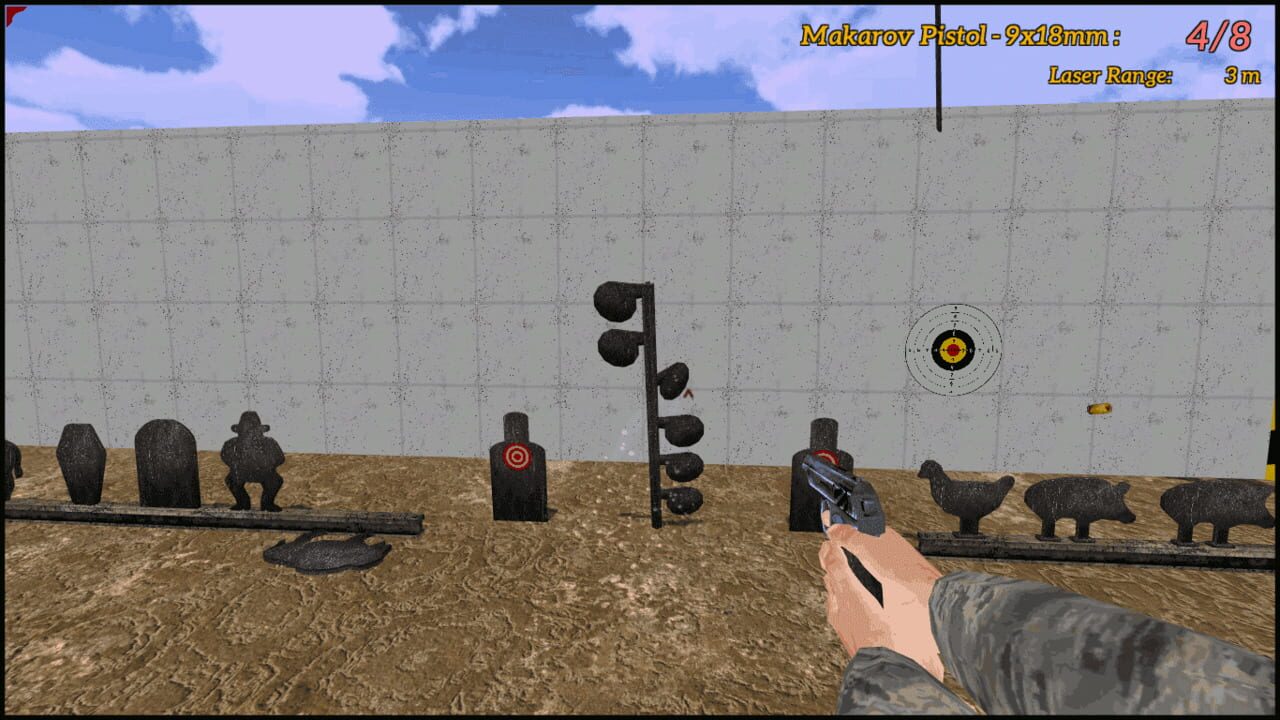Select the 3 m range value
Image resolution: width=1280 pixels, height=720 pixels.
tap(1240, 75)
